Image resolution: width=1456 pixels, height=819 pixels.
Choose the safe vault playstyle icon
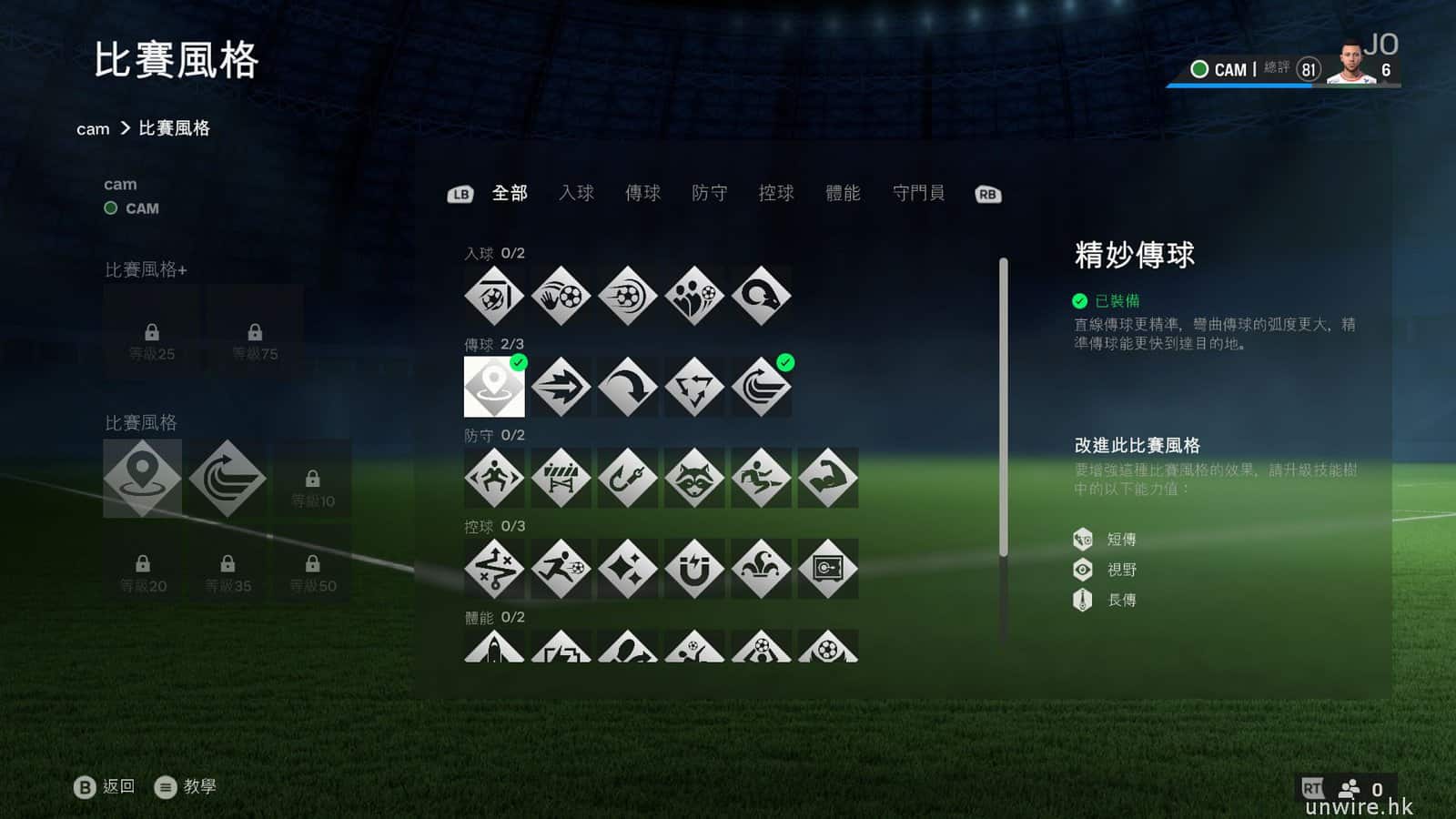coord(827,569)
